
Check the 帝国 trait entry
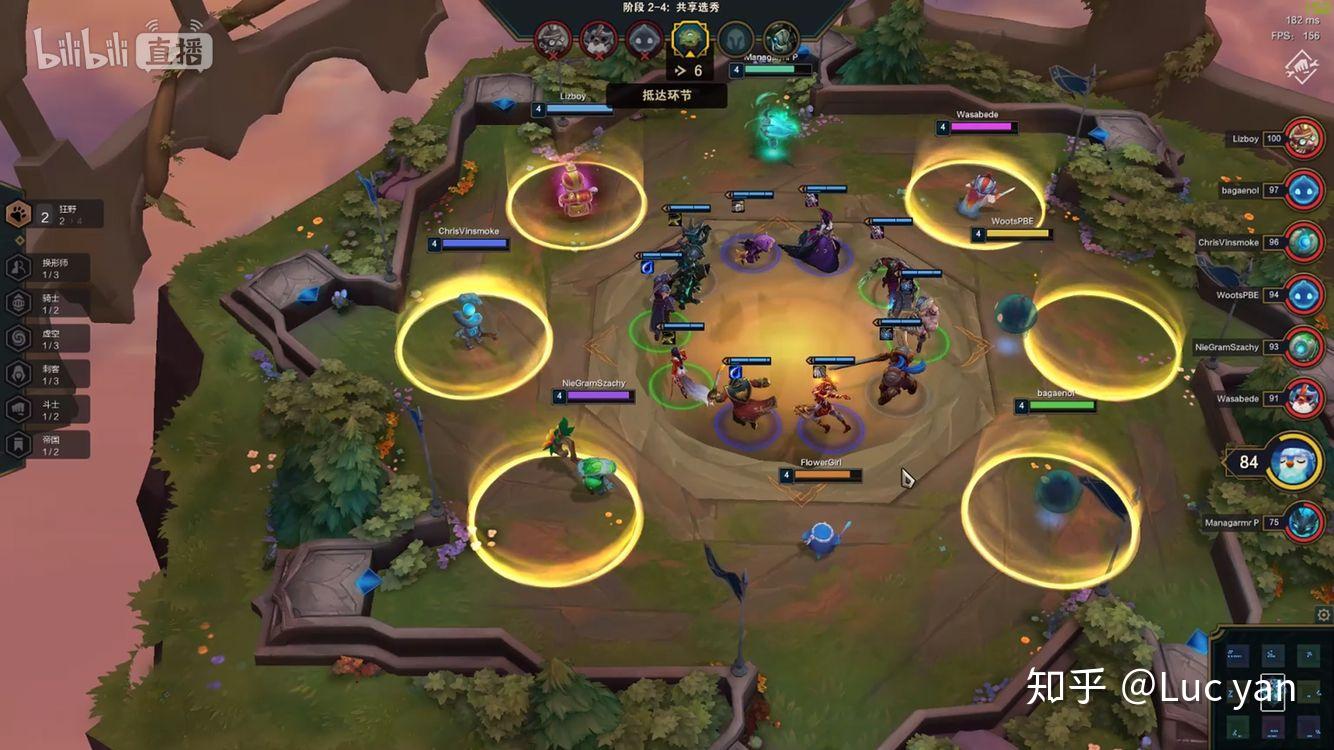(48, 445)
